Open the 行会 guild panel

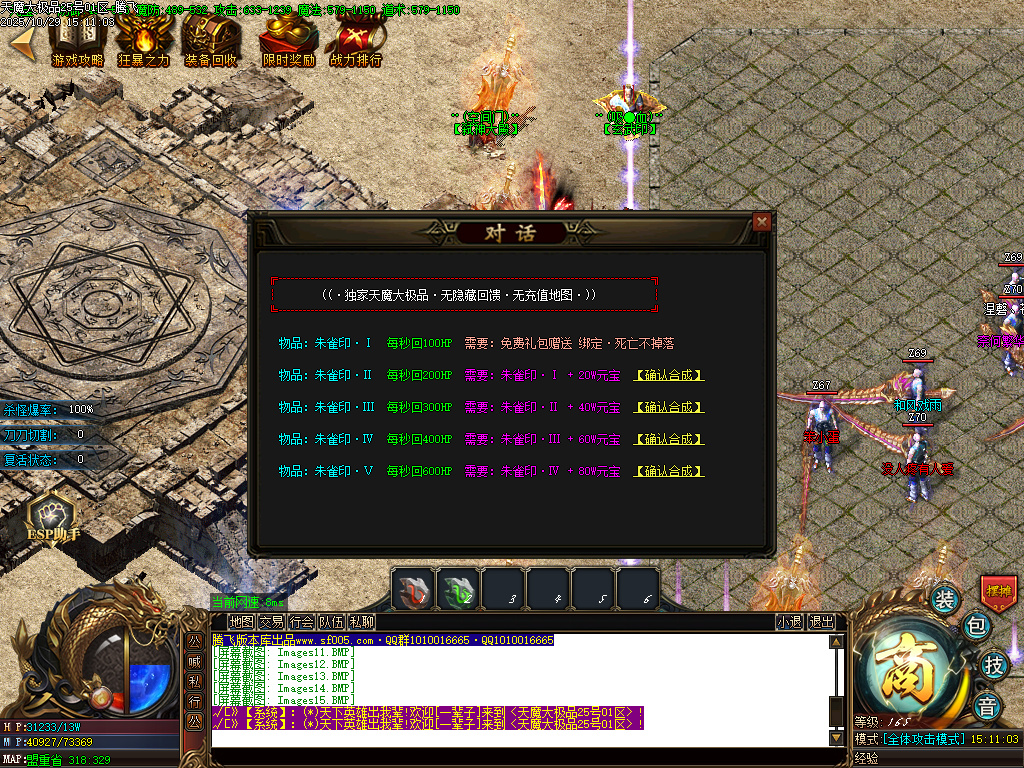(x=301, y=622)
